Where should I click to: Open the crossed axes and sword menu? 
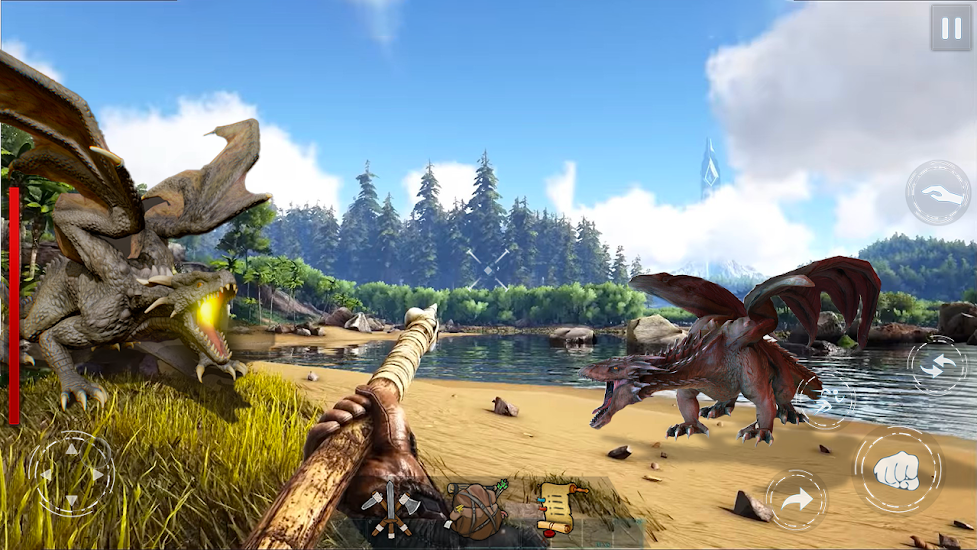(x=391, y=509)
